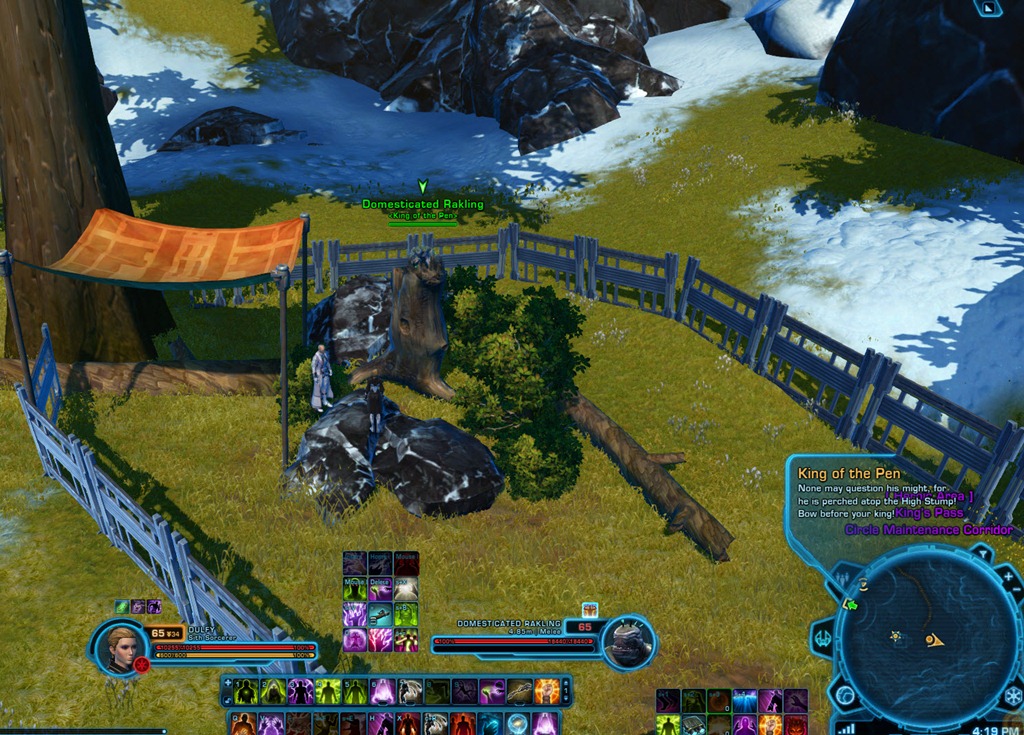Select the buff icon above the target's level

[x=588, y=609]
